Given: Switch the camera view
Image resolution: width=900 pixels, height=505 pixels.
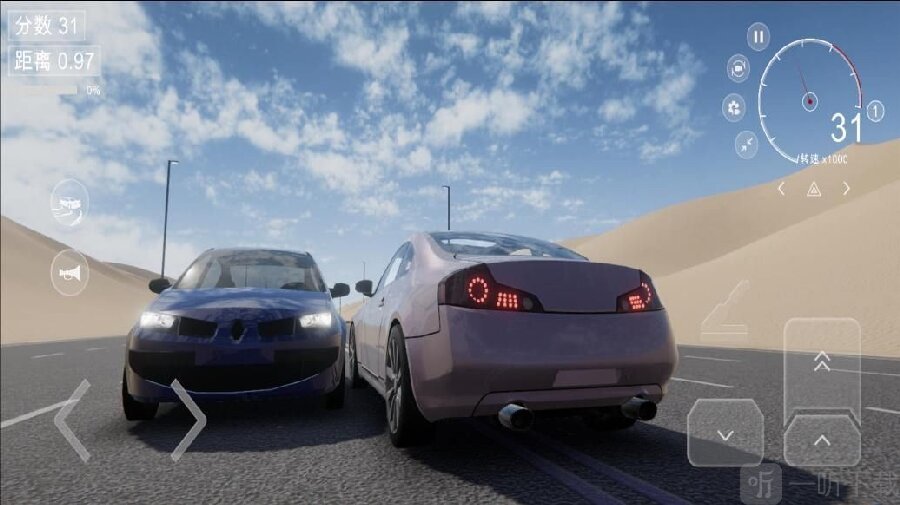Looking at the screenshot, I should 738,68.
